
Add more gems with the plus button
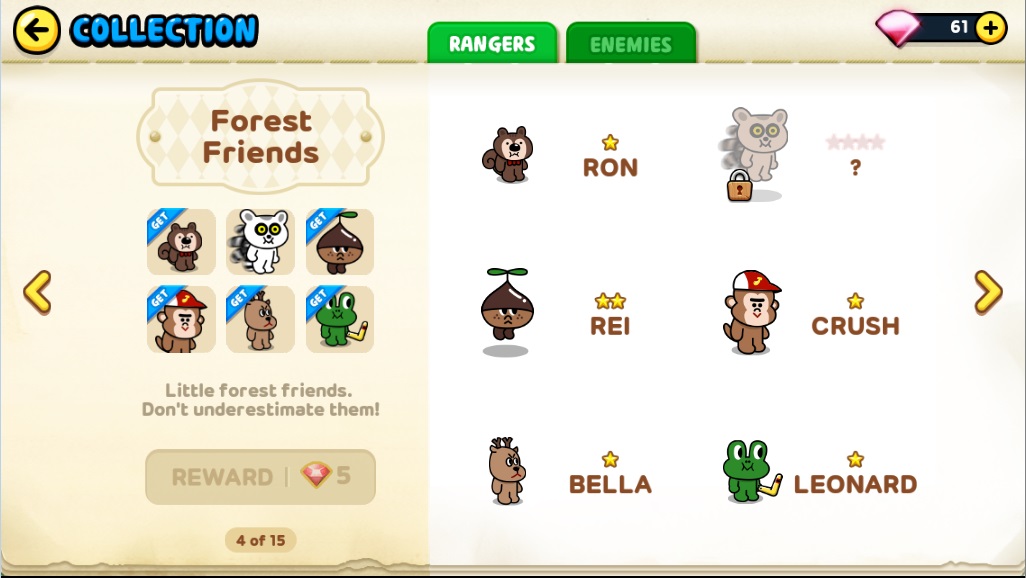click(990, 28)
